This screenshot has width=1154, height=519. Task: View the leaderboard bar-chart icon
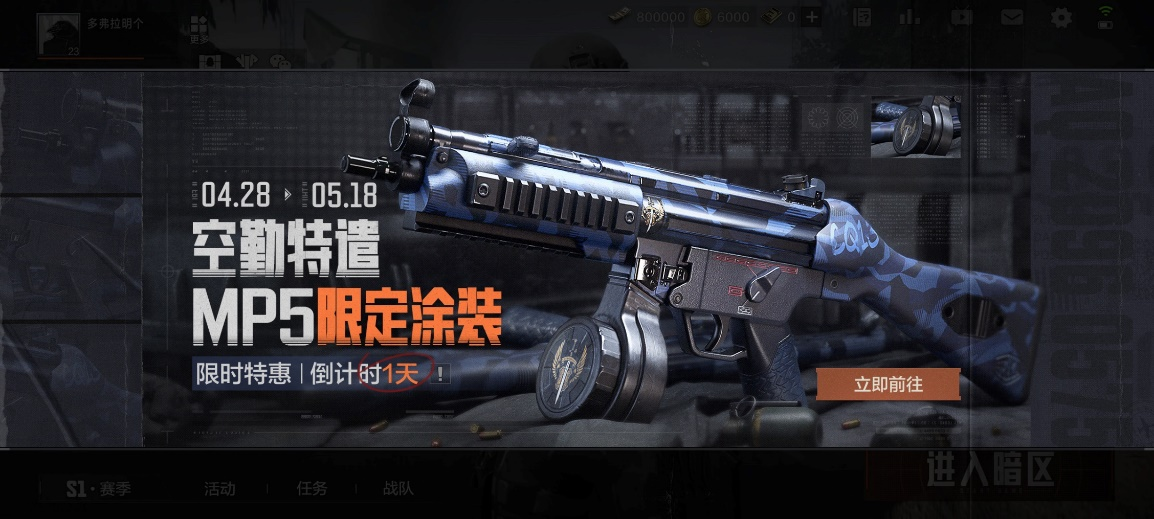[909, 17]
